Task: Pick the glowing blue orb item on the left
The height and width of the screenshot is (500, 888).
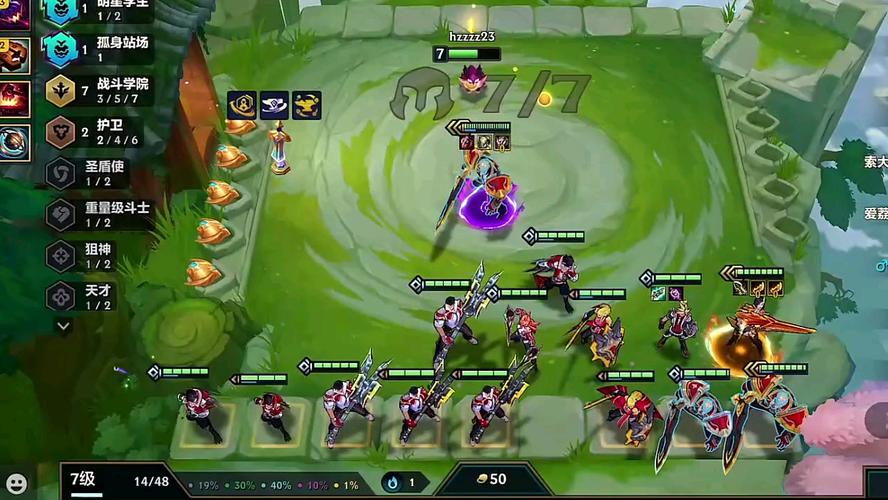Action: coord(14,141)
